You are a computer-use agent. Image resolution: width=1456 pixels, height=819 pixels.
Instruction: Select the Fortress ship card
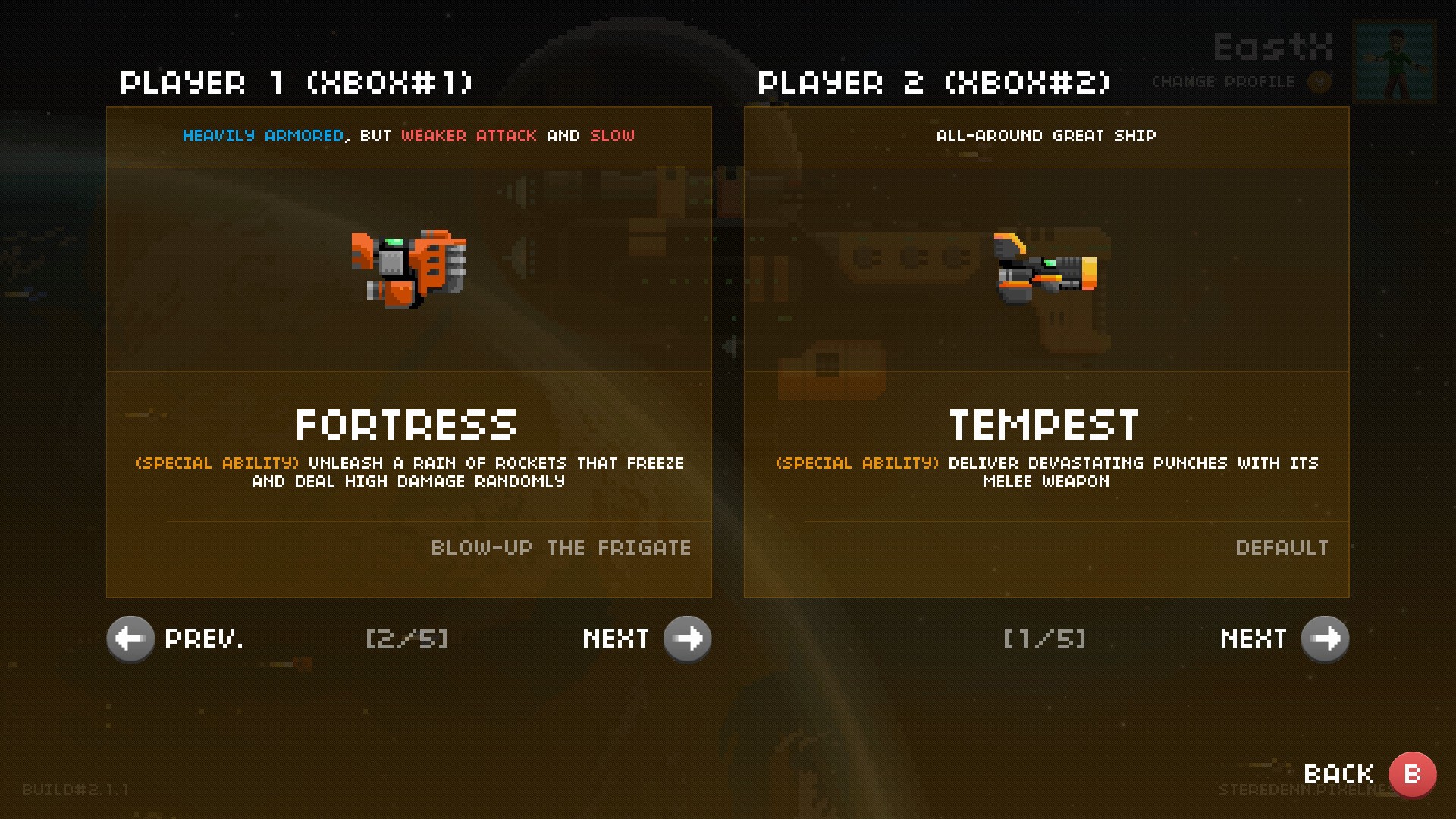tap(409, 351)
